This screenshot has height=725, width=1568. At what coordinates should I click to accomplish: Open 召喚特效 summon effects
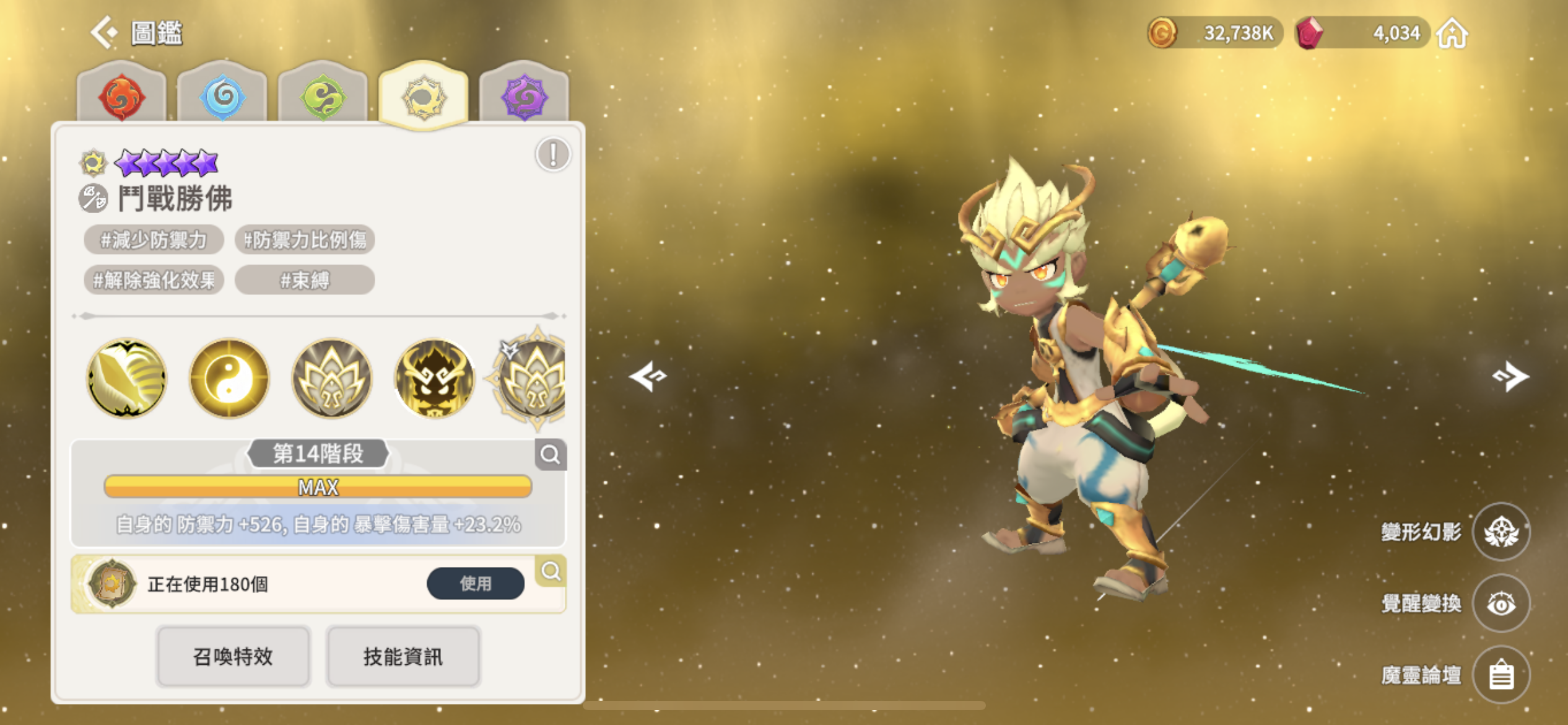pos(233,656)
